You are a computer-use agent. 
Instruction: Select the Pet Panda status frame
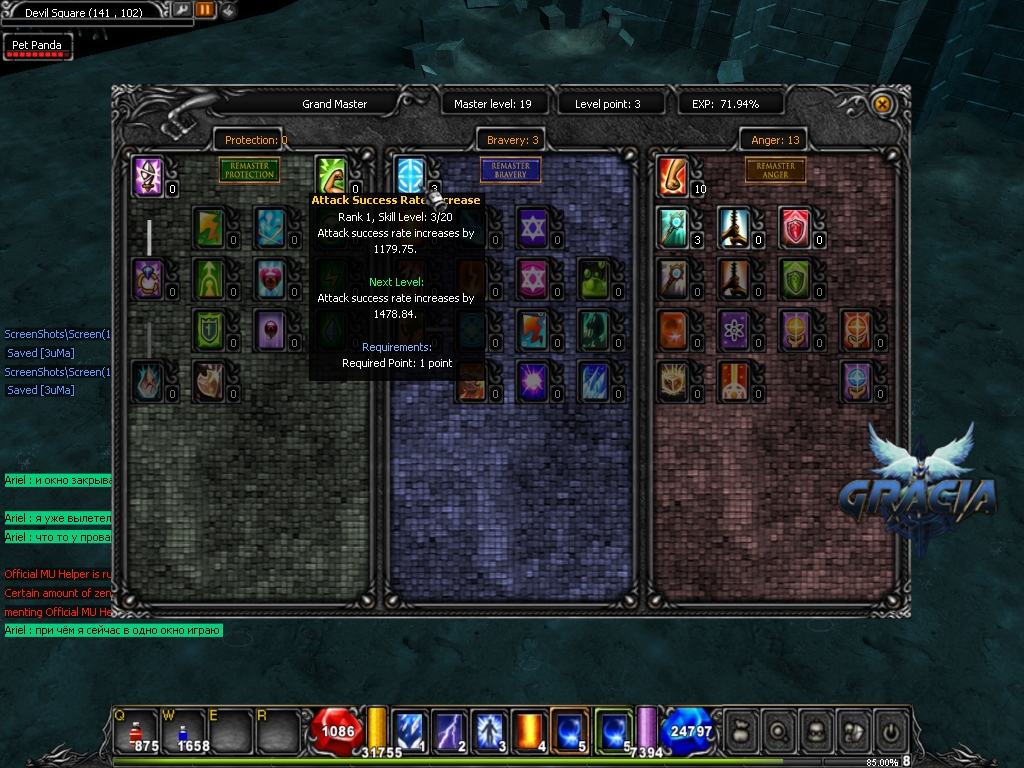click(x=36, y=46)
